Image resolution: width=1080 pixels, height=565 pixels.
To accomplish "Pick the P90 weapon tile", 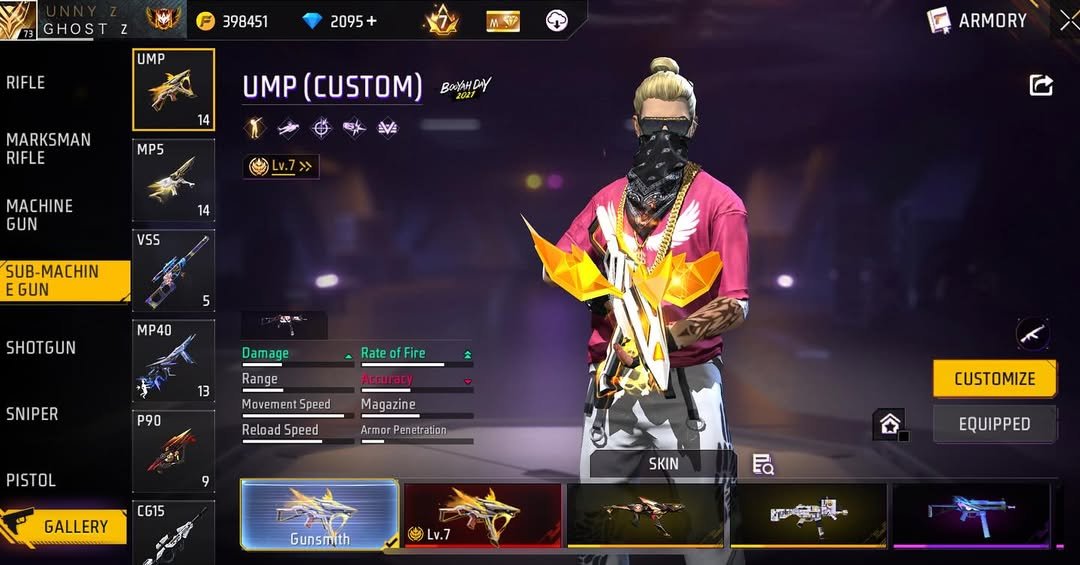I will click(x=173, y=452).
